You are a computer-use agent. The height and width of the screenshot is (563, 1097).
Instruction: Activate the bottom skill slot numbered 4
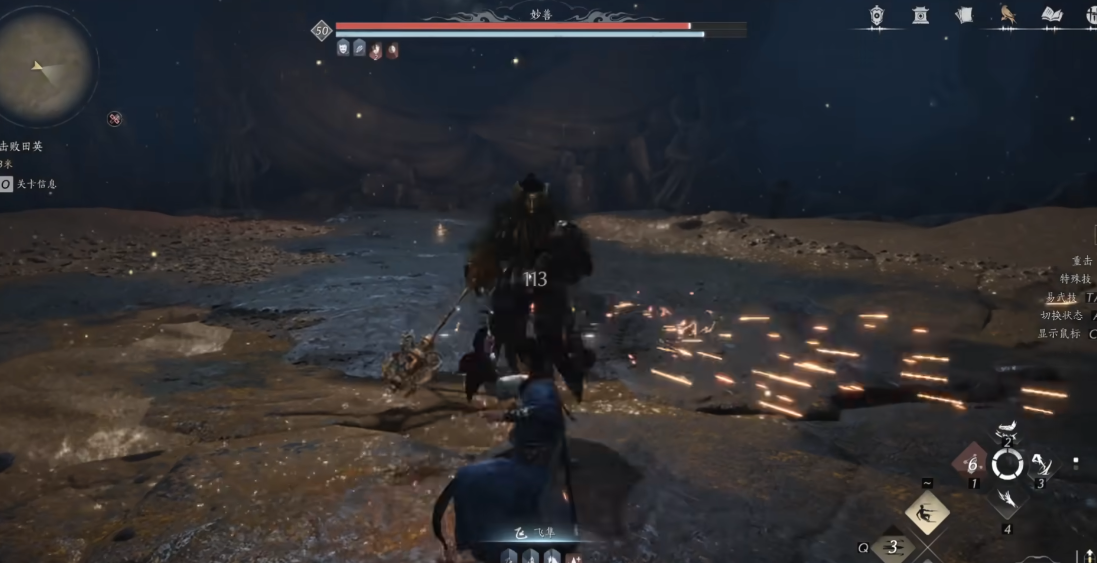coord(1007,501)
